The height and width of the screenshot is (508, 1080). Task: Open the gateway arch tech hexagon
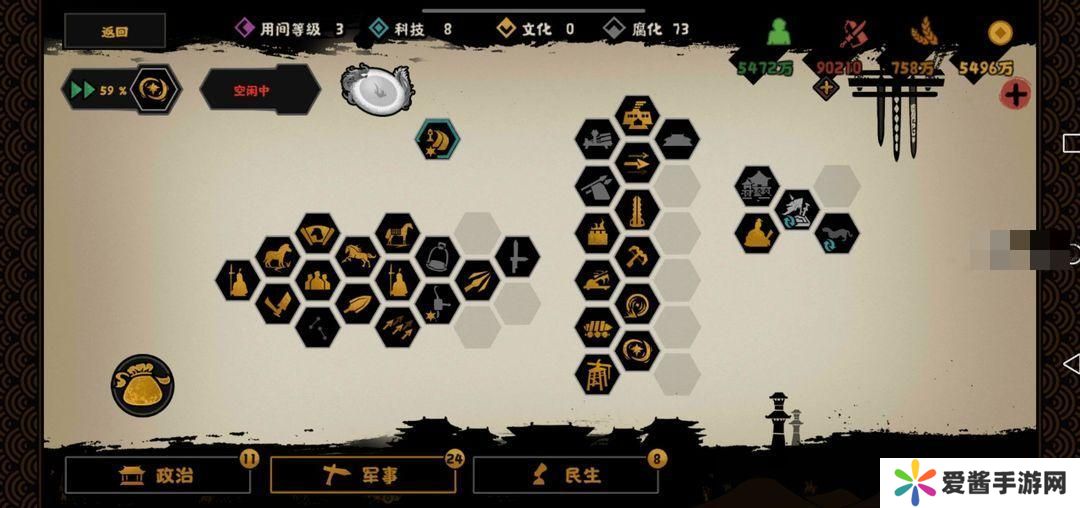click(597, 373)
